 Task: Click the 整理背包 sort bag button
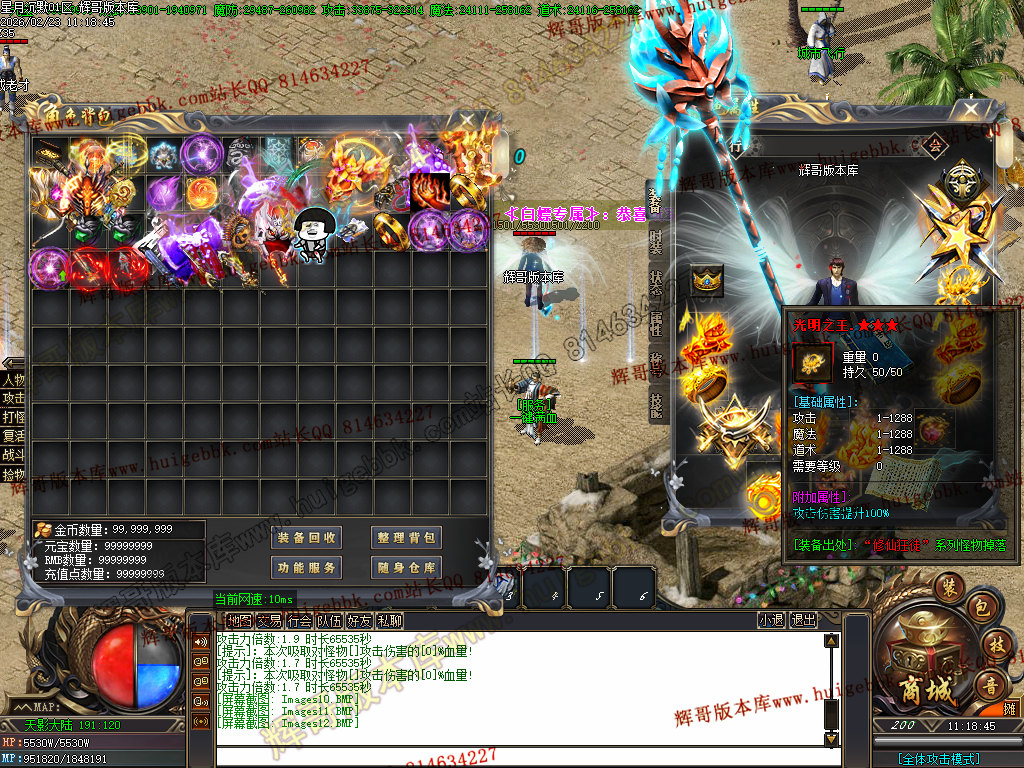point(407,538)
